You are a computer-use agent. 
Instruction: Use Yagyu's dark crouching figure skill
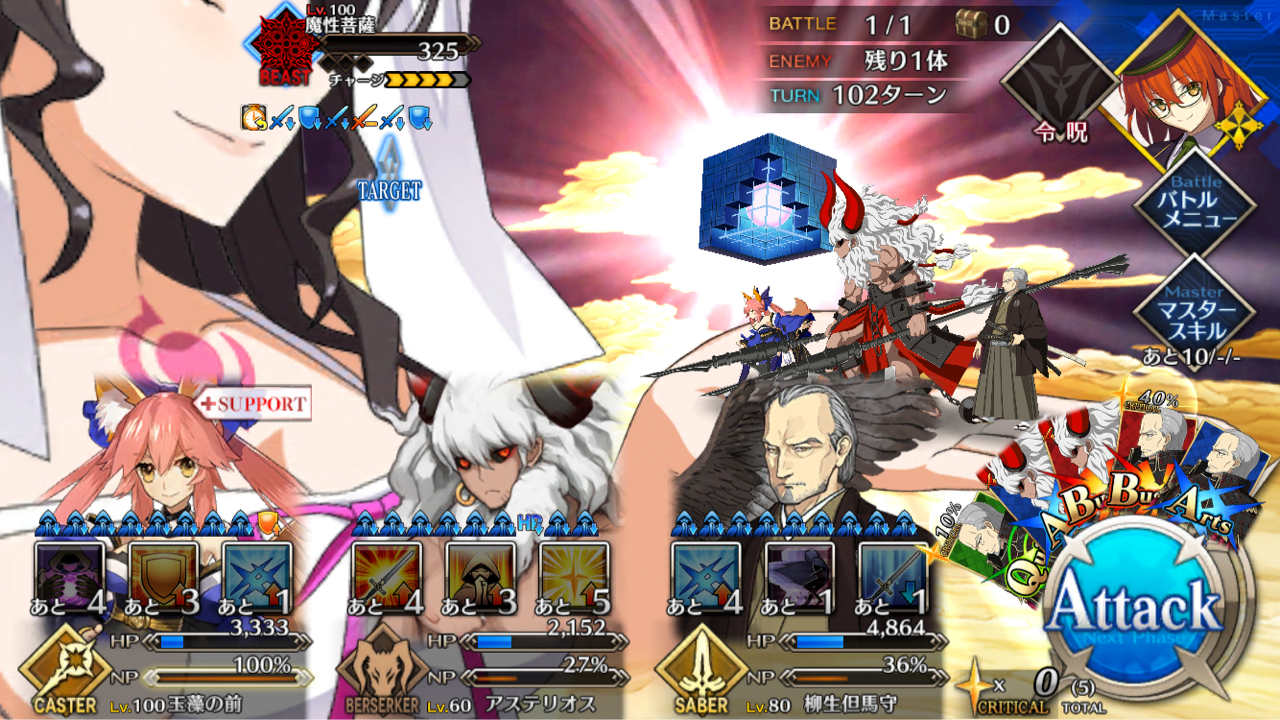click(799, 576)
